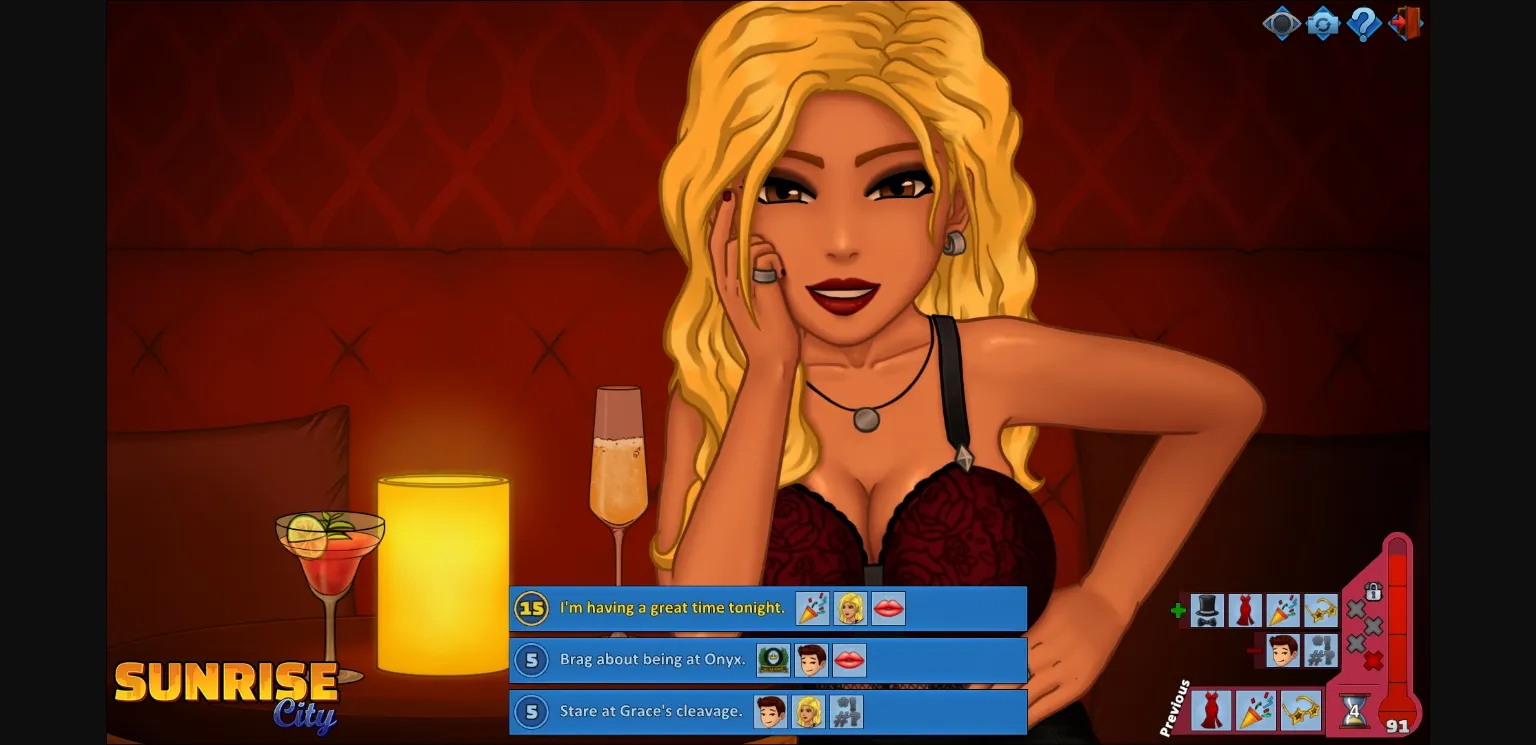Open the question mark help icon
The image size is (1536, 745).
[x=1363, y=24]
